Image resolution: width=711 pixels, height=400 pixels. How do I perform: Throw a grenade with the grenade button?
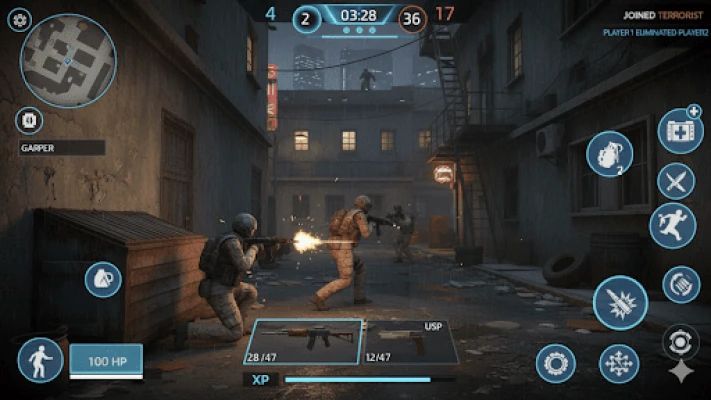[609, 155]
